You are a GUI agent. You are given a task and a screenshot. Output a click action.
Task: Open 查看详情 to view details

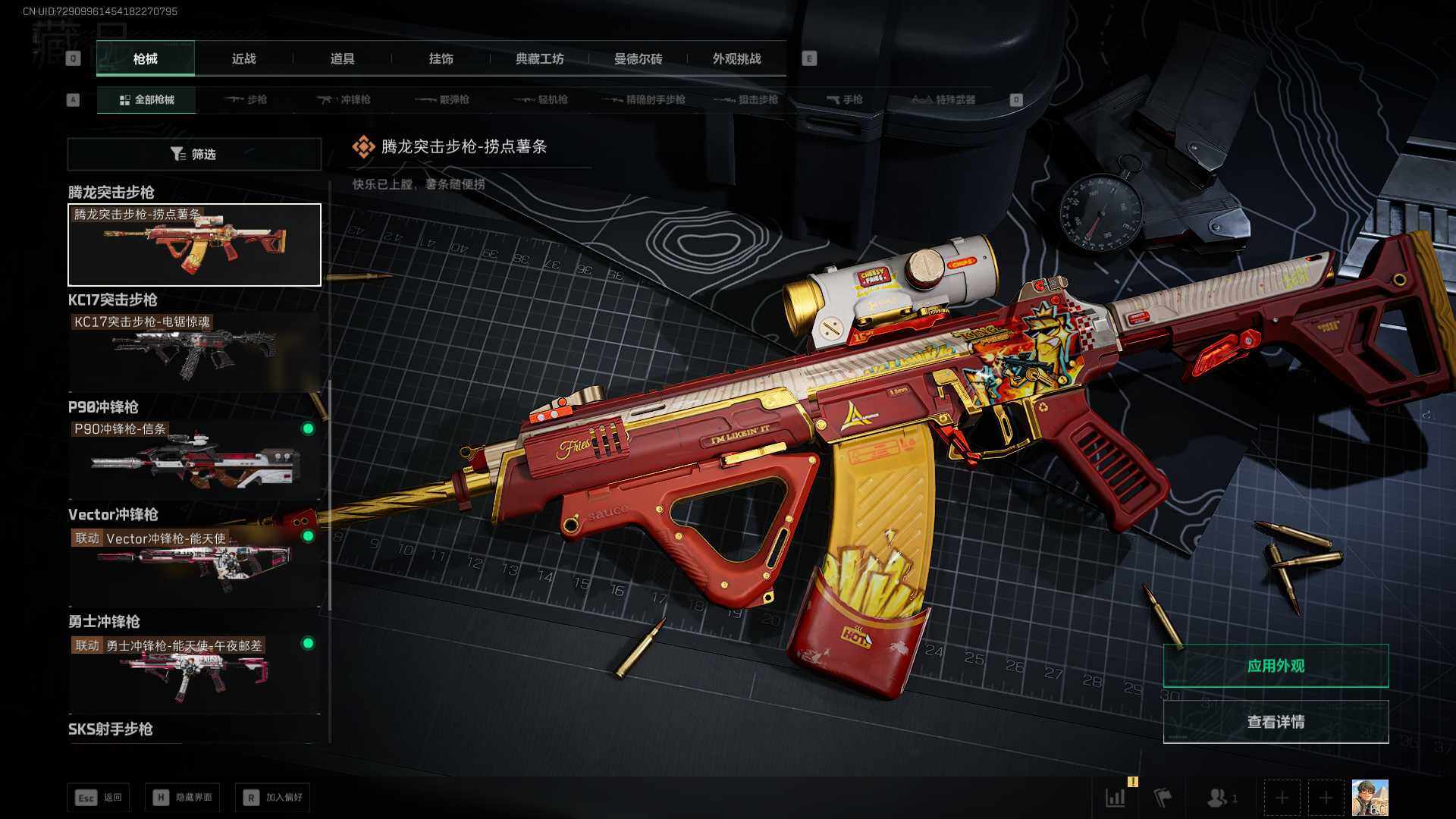click(x=1276, y=722)
